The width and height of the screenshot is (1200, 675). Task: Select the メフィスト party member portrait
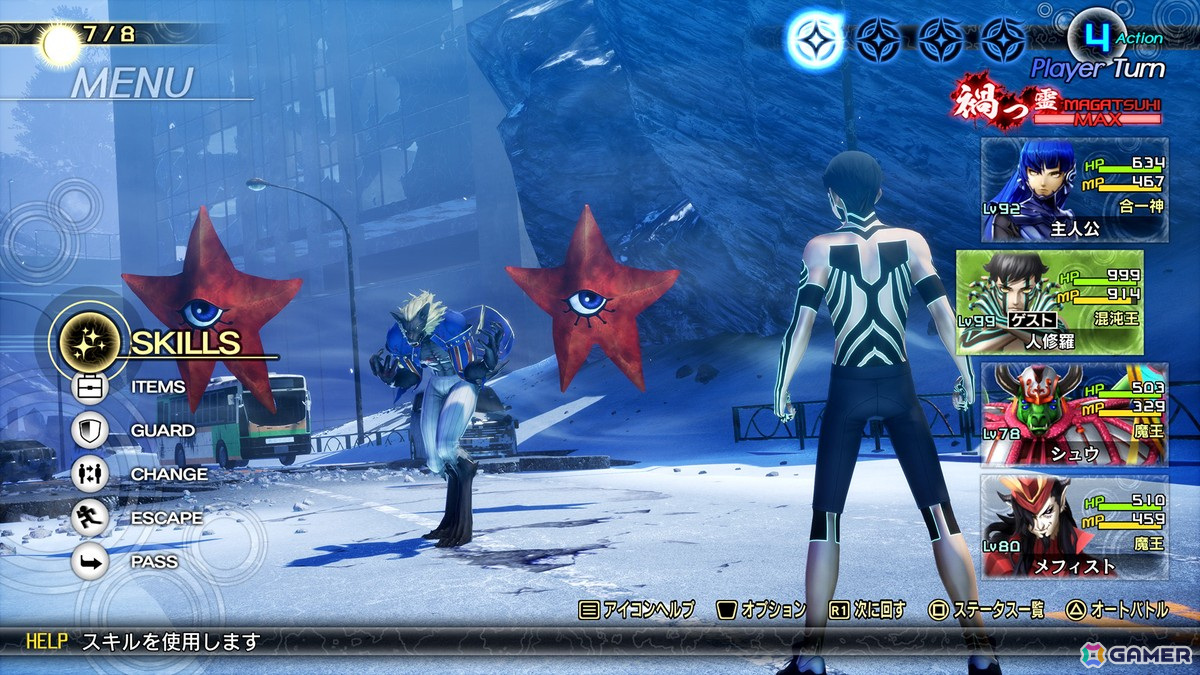pyautogui.click(x=1074, y=526)
